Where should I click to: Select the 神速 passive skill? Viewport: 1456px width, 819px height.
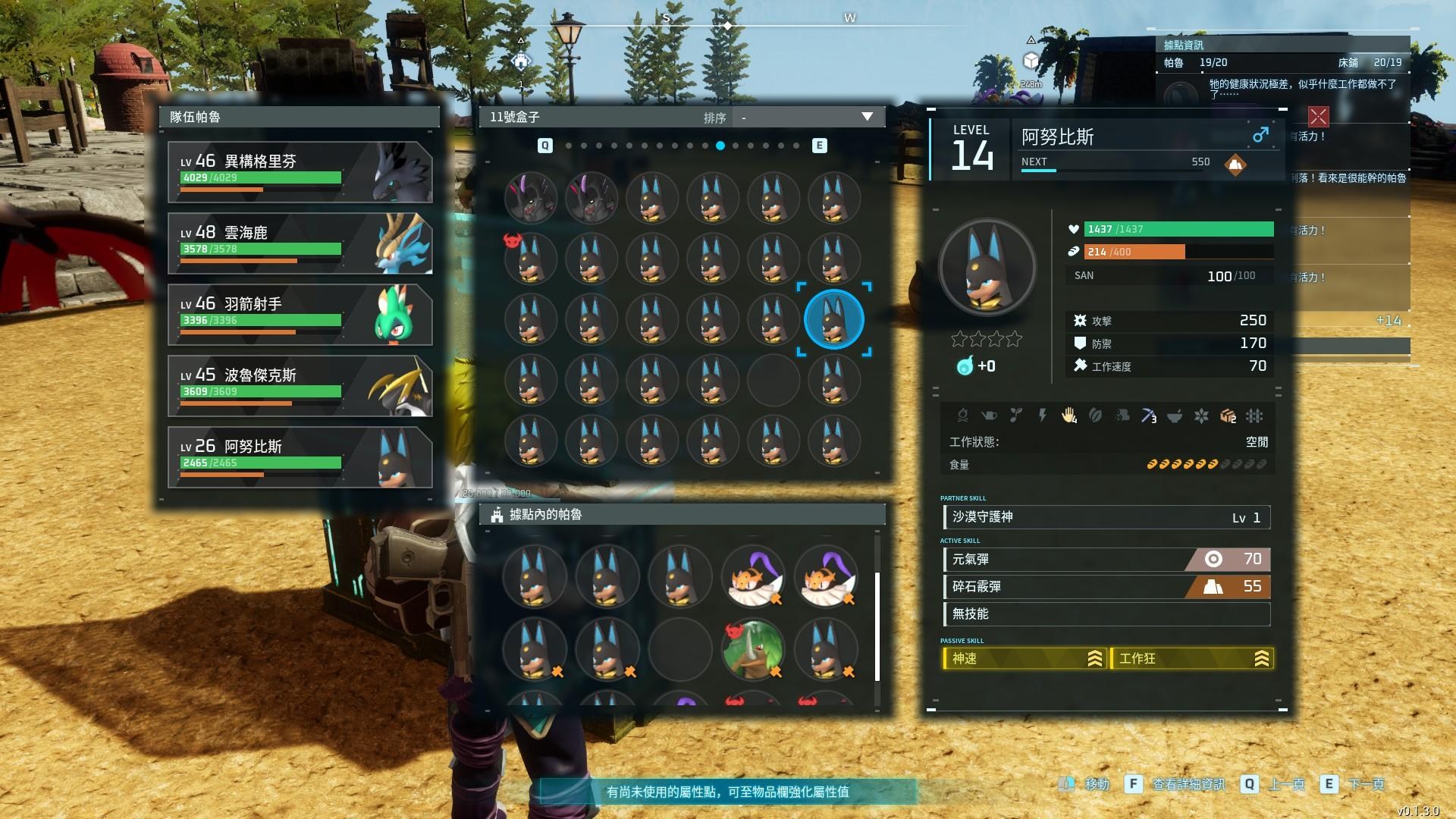(1024, 659)
